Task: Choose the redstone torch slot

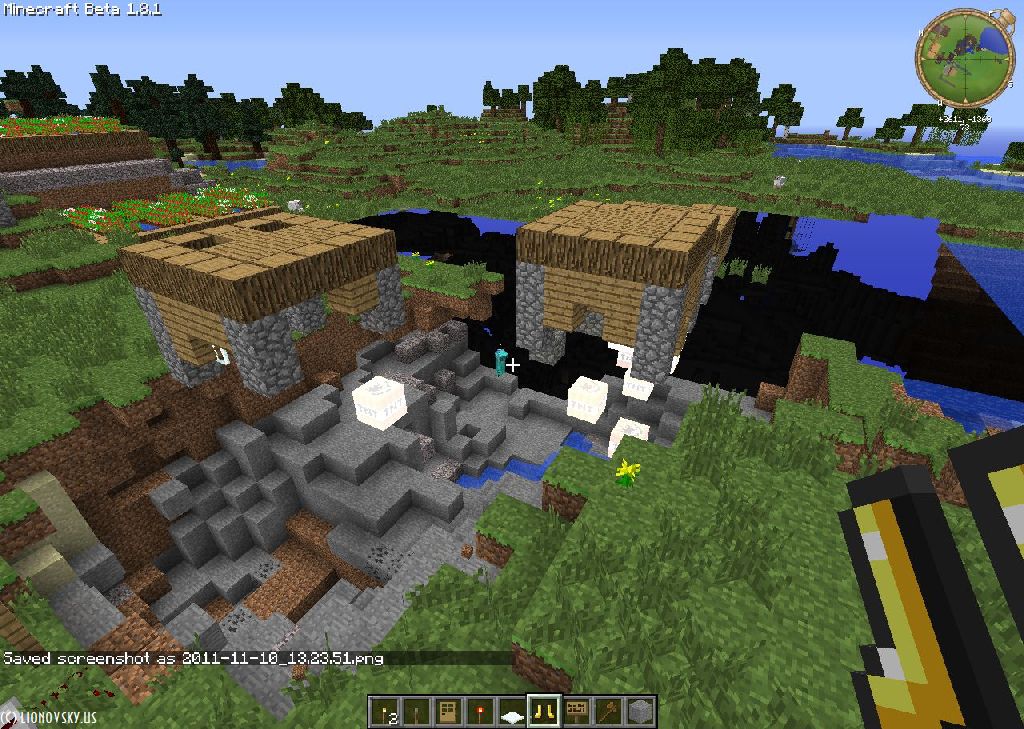Action: [481, 711]
